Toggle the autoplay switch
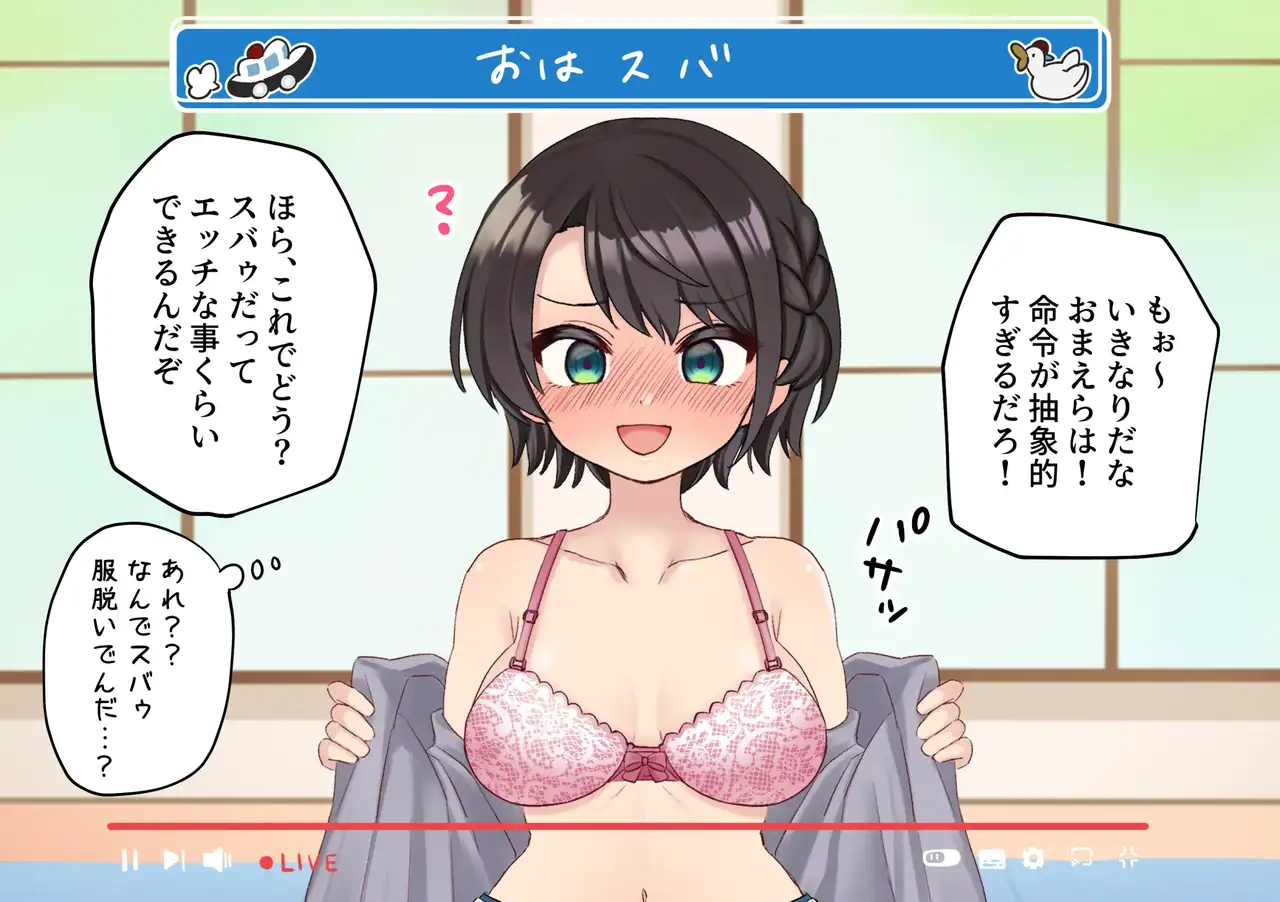The image size is (1280, 902). coord(941,858)
